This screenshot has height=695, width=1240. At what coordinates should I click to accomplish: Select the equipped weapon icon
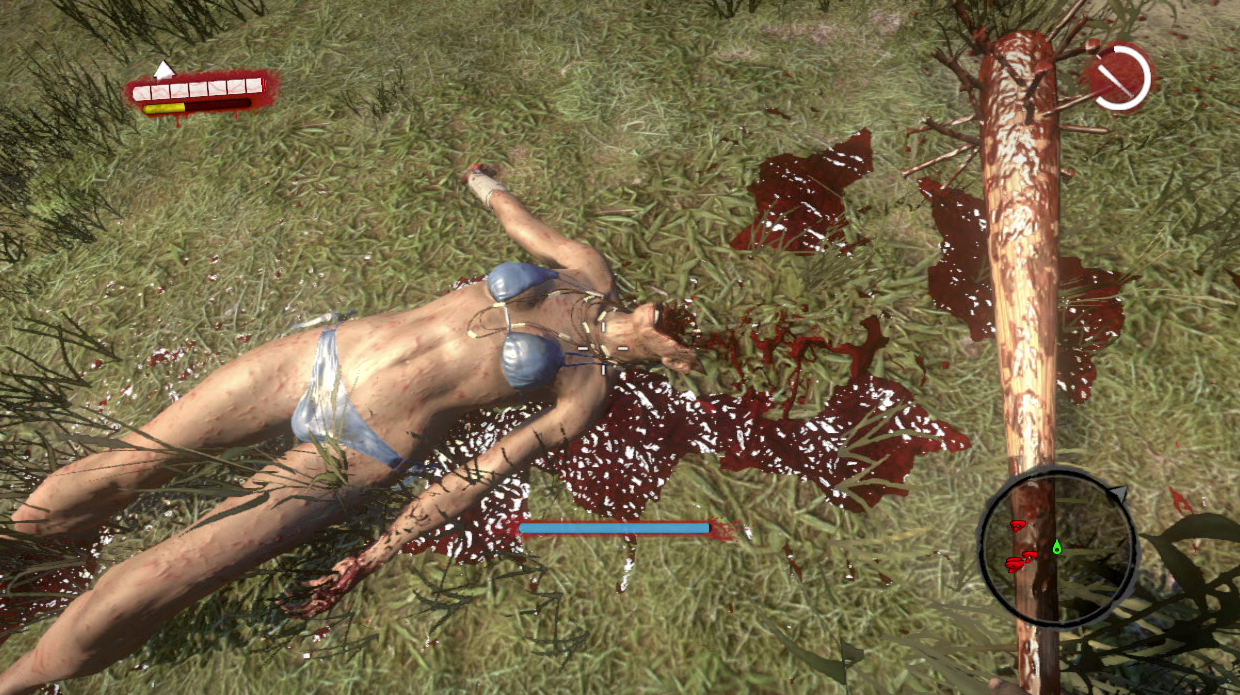point(1118,77)
